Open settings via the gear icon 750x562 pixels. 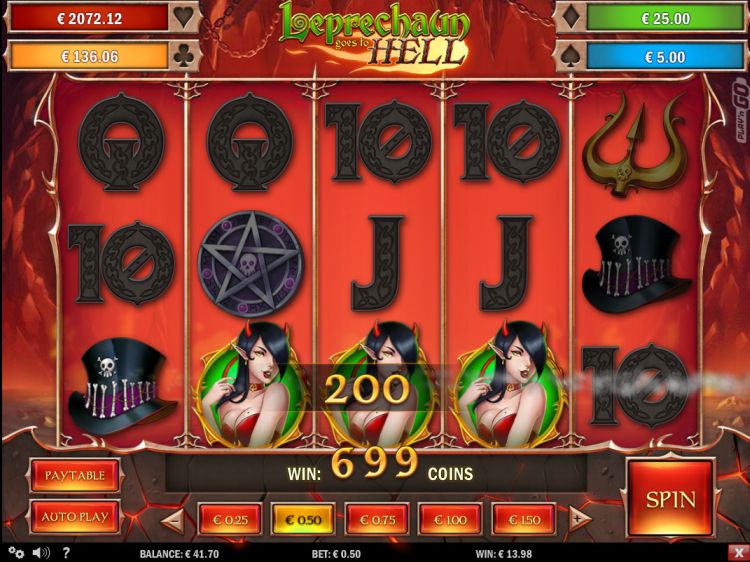[x=15, y=552]
